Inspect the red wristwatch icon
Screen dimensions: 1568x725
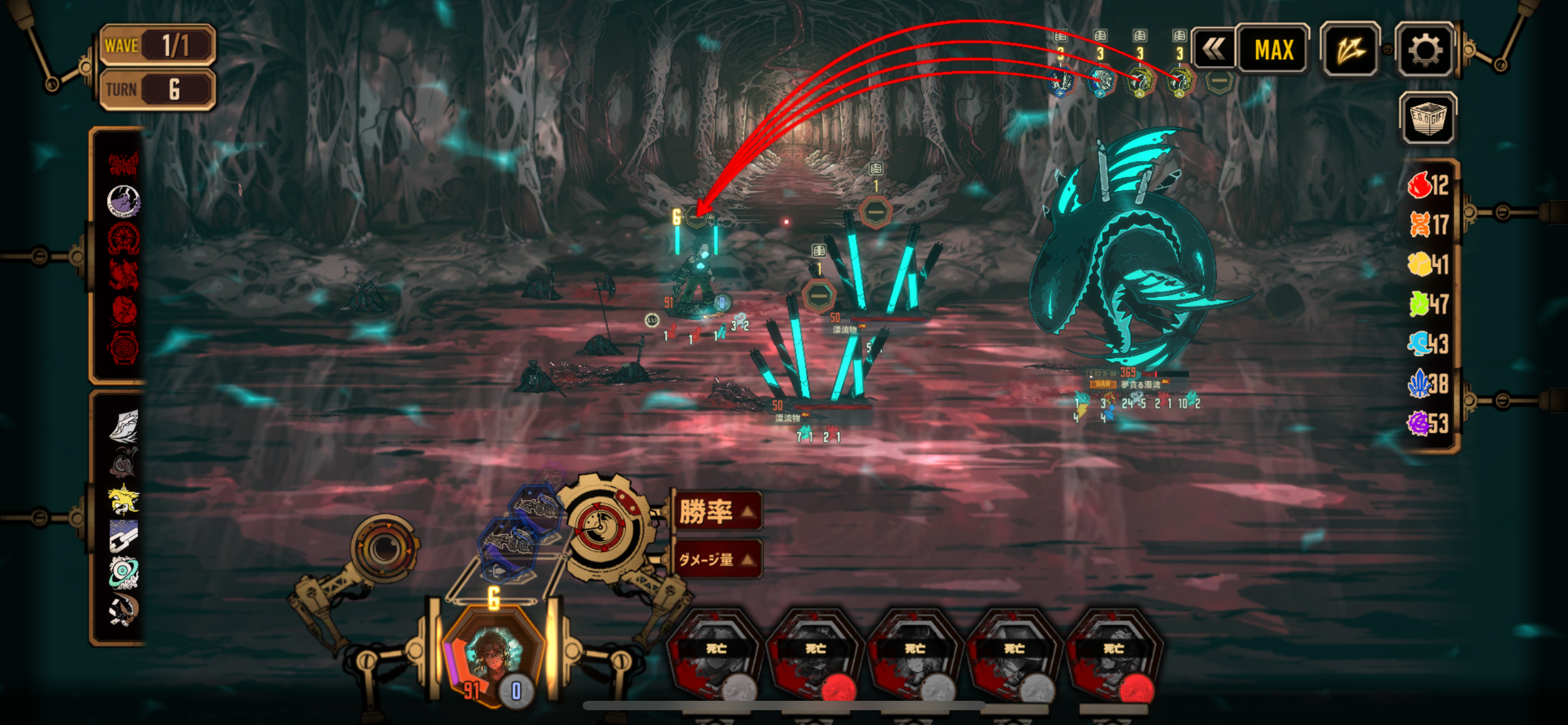[123, 347]
